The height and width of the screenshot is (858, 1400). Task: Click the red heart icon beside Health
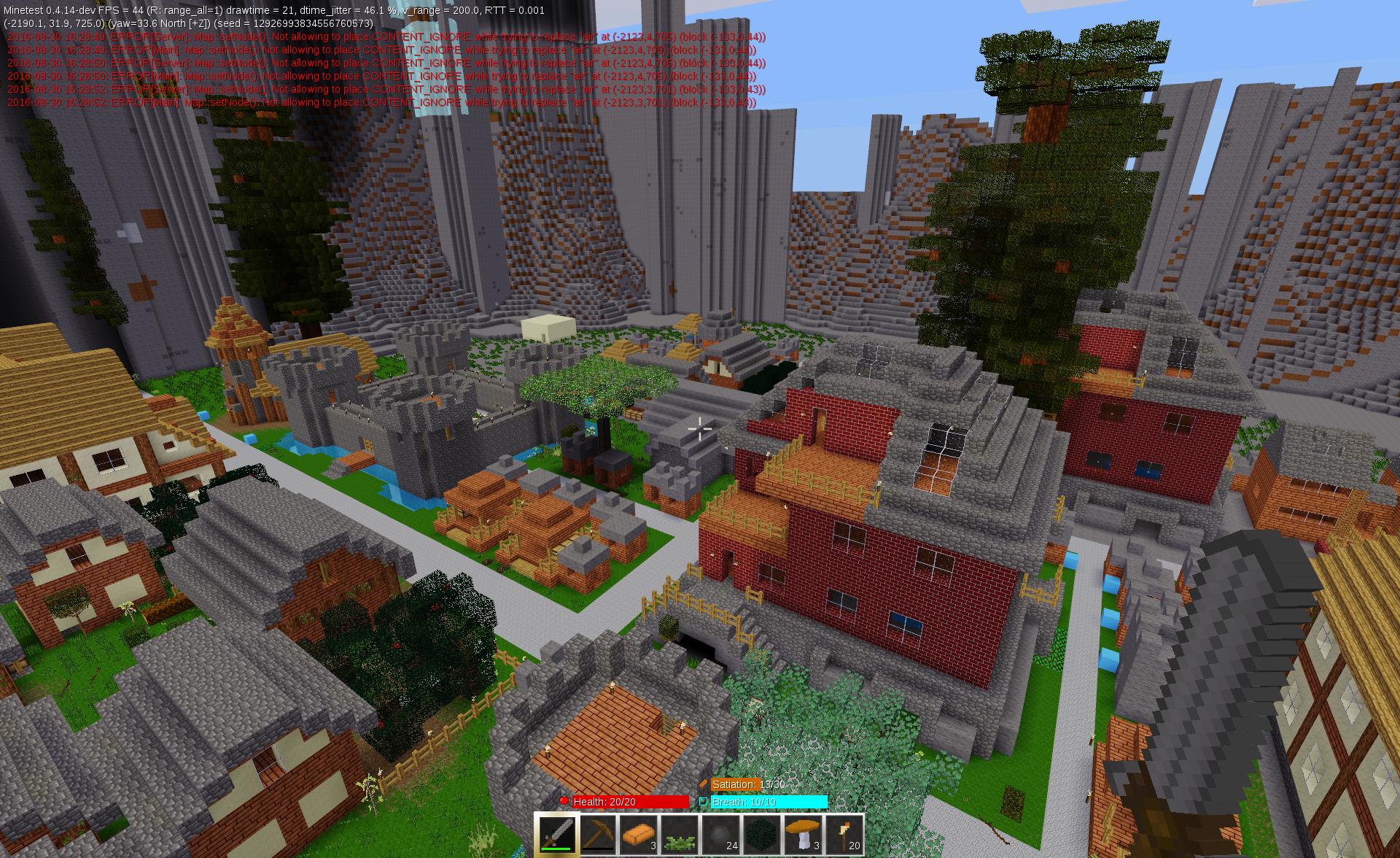pyautogui.click(x=564, y=801)
